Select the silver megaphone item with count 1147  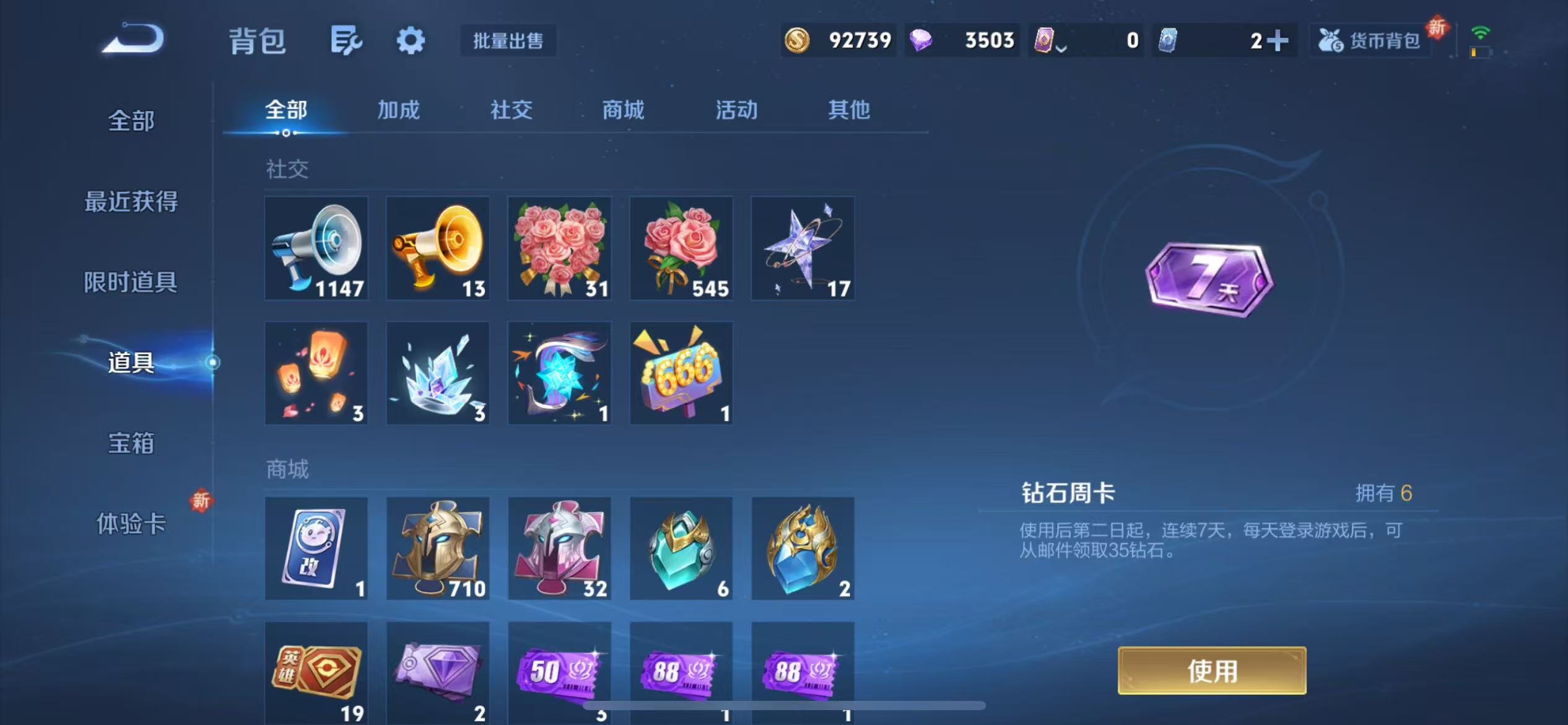coord(316,248)
